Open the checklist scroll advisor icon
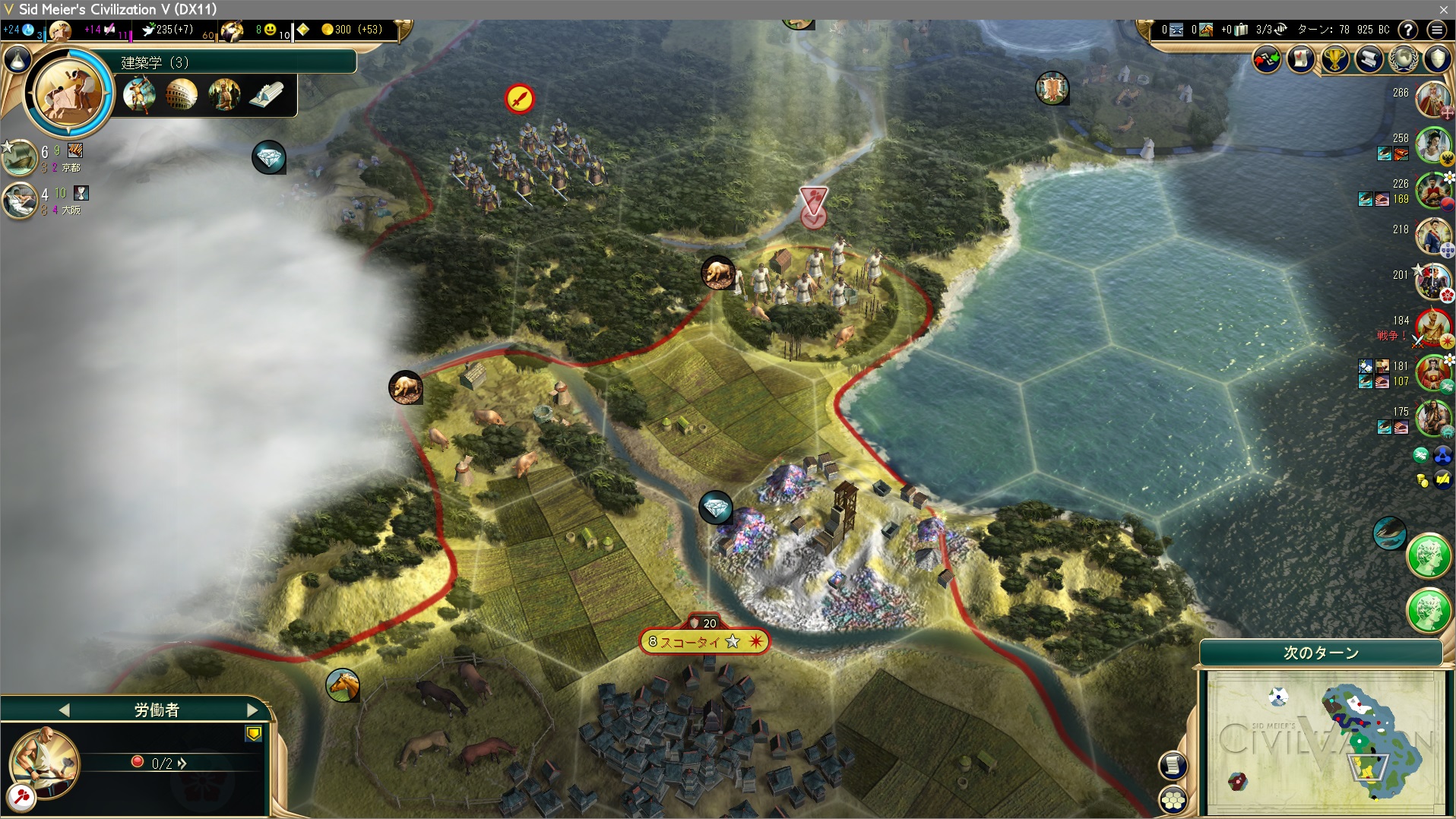Screen dimensions: 1456x819 point(1301,59)
